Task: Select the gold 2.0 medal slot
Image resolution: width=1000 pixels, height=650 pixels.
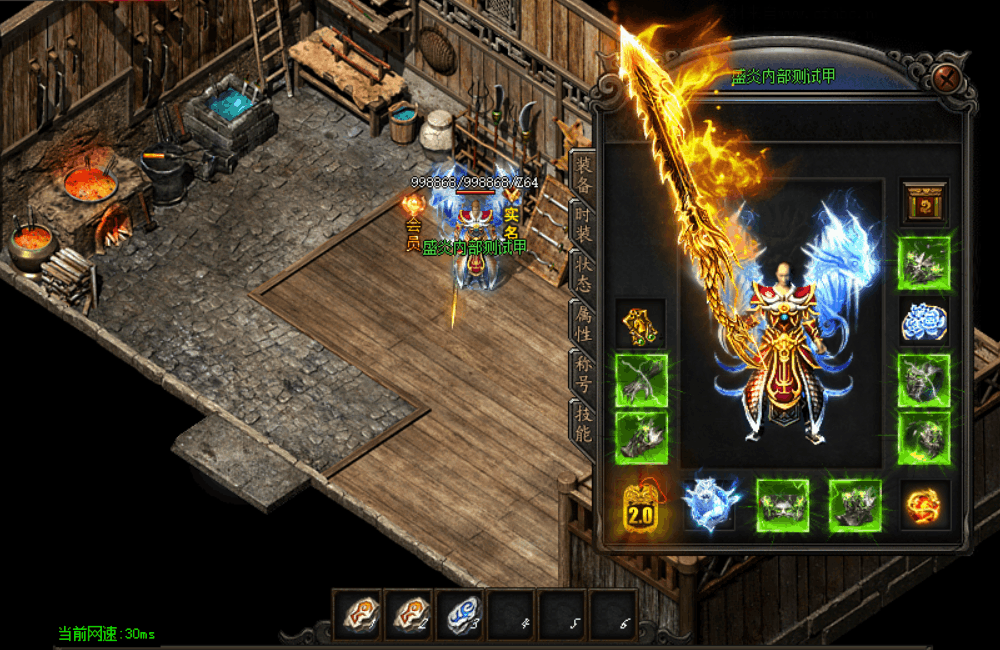Action: [641, 505]
